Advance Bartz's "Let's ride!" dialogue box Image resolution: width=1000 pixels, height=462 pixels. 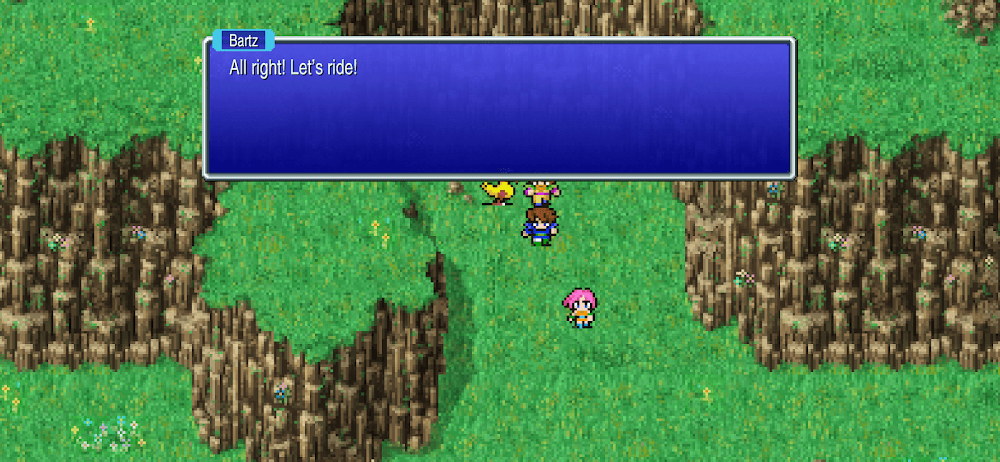(x=498, y=108)
